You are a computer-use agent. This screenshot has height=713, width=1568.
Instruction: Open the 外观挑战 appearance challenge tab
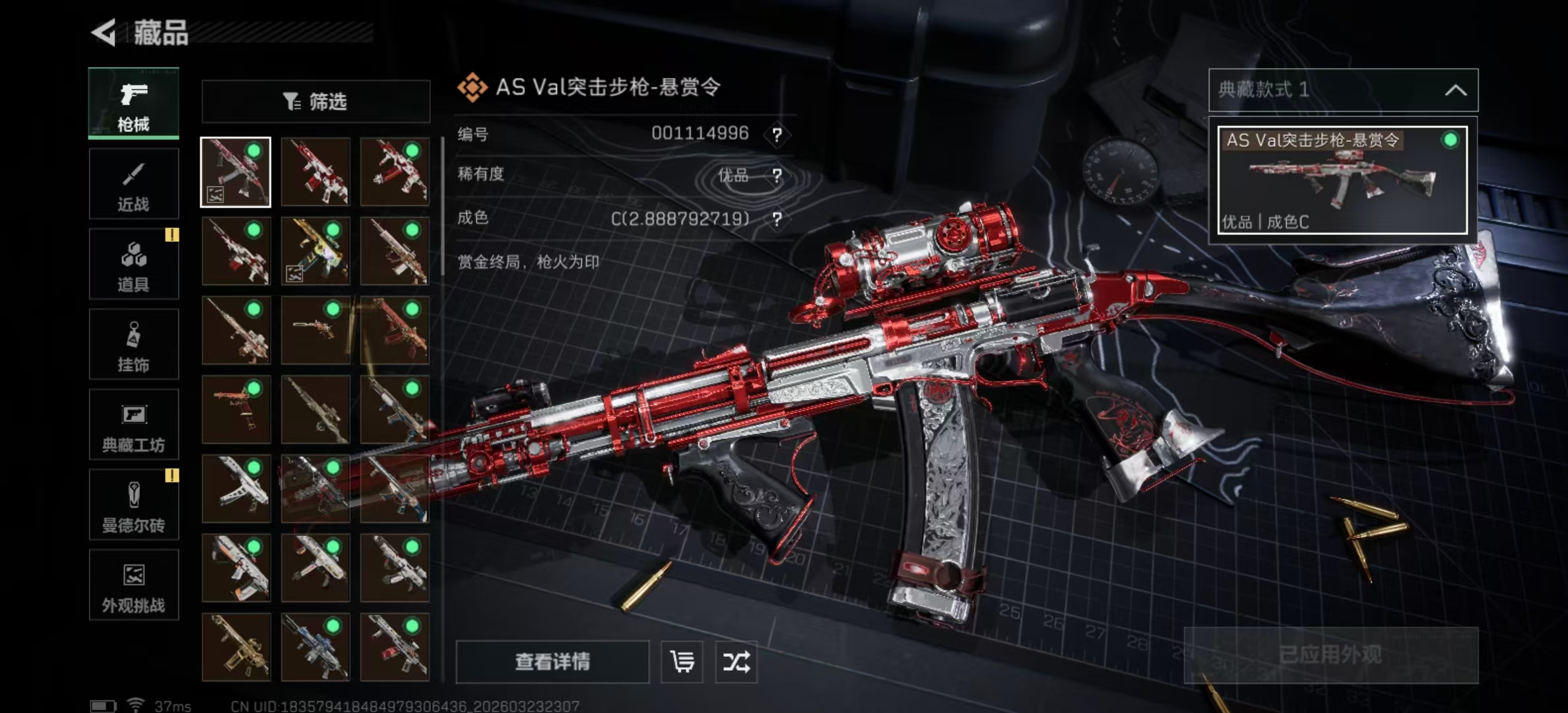tap(133, 585)
